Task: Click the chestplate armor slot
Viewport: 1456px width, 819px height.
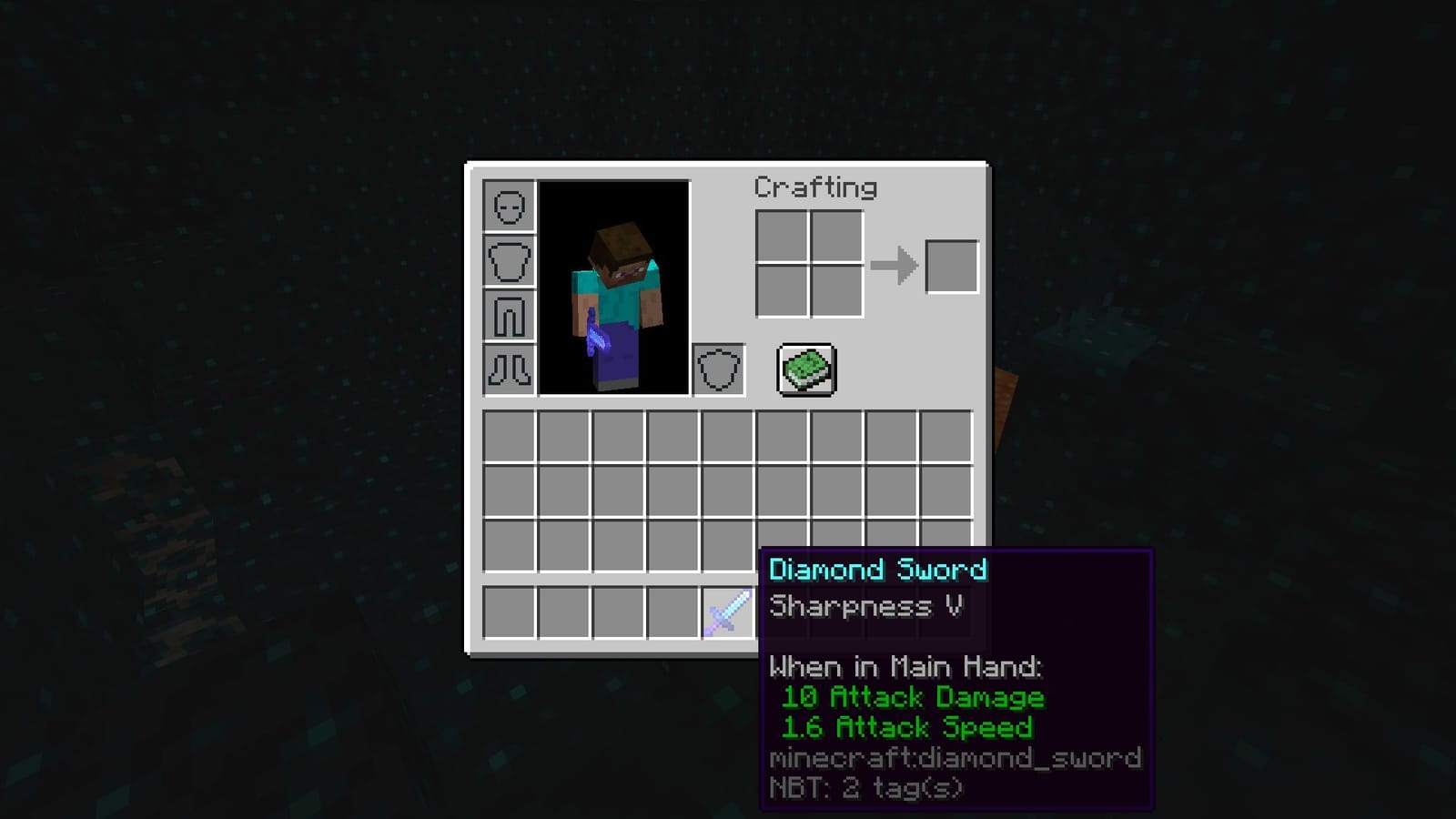Action: coord(509,262)
